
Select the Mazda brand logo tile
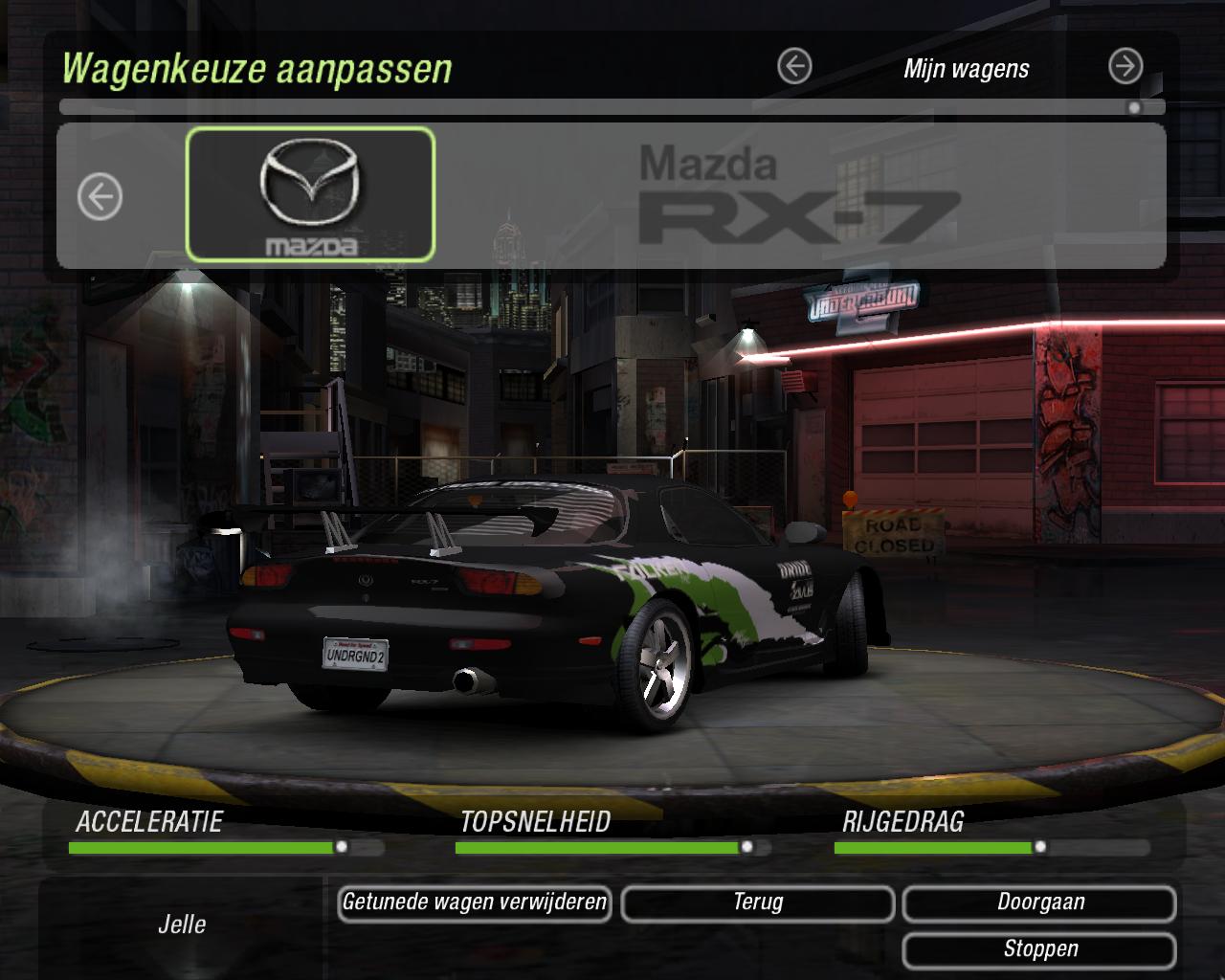tap(310, 195)
